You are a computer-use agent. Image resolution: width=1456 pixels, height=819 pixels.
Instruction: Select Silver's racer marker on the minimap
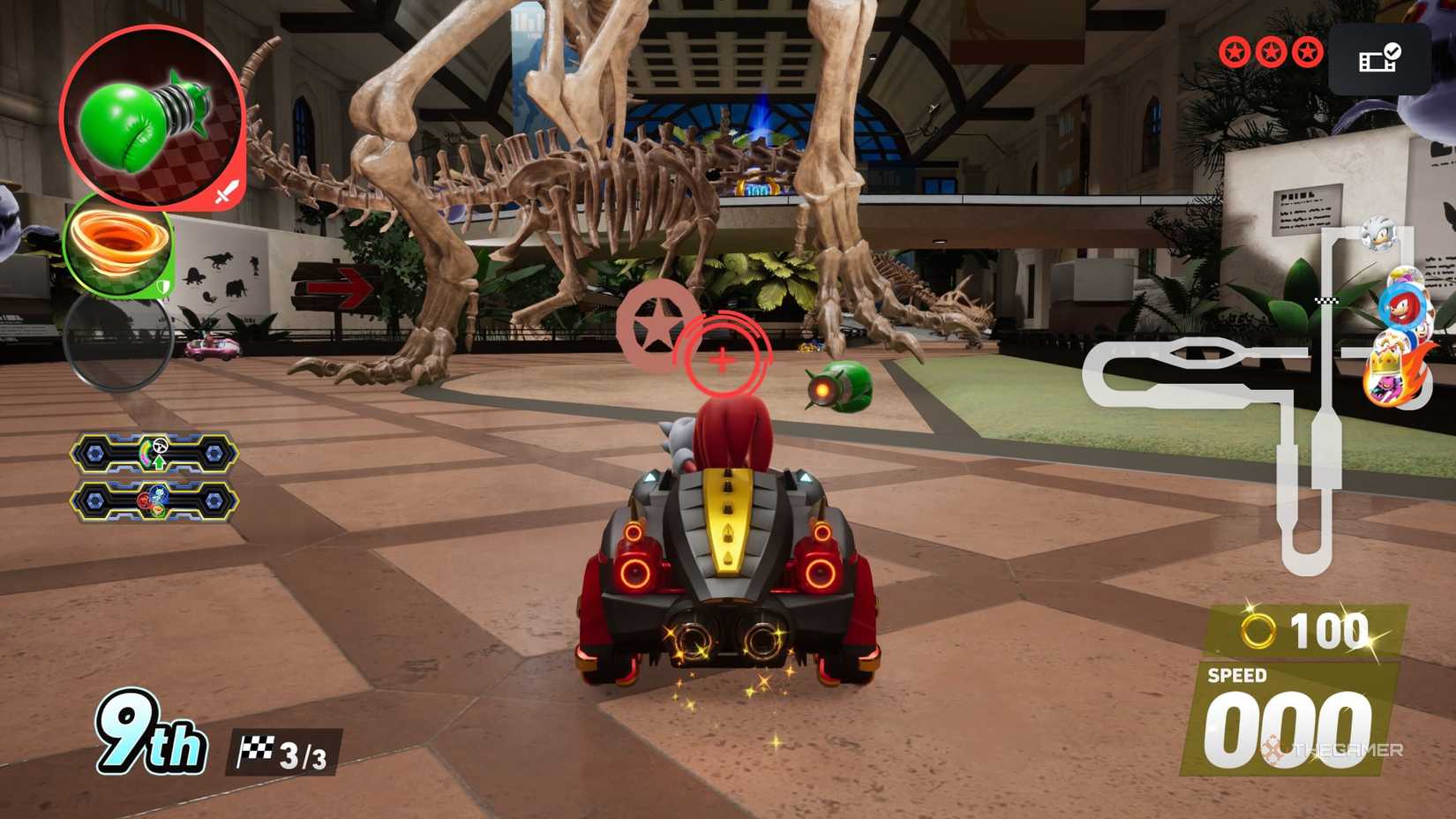point(1377,234)
